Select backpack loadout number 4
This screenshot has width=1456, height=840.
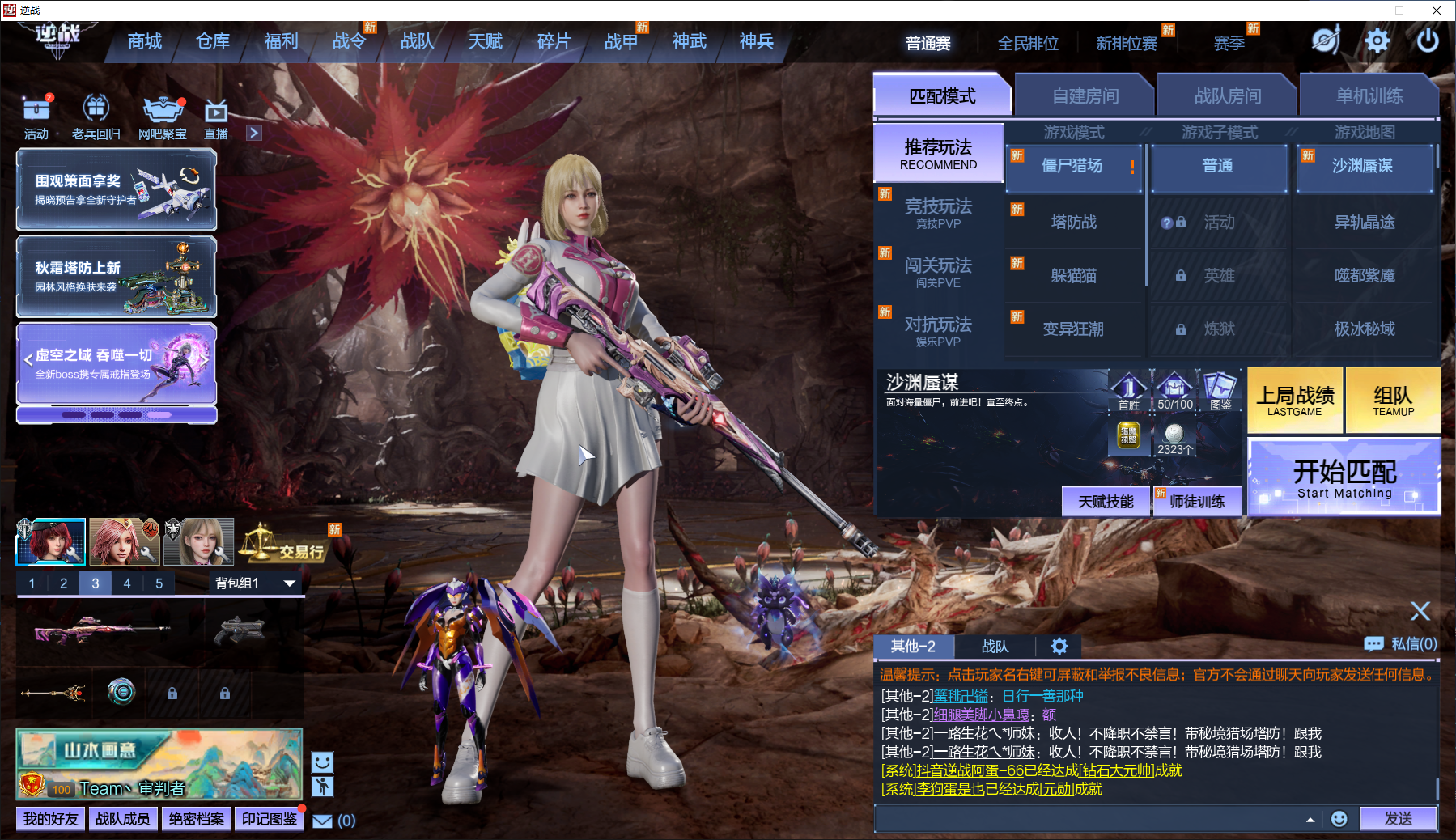[x=127, y=583]
